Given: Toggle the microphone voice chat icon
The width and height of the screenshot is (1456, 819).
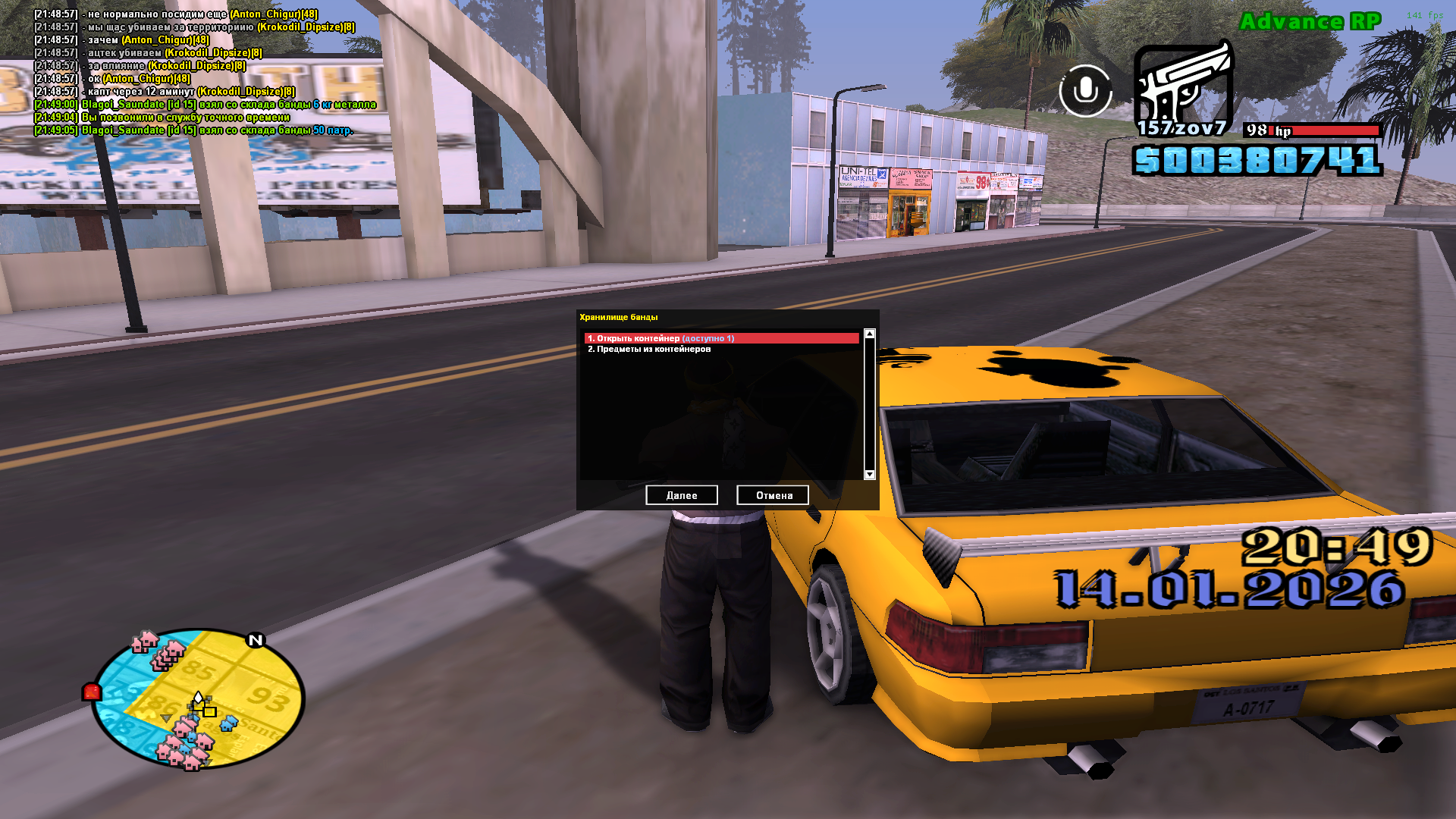Looking at the screenshot, I should (x=1085, y=91).
